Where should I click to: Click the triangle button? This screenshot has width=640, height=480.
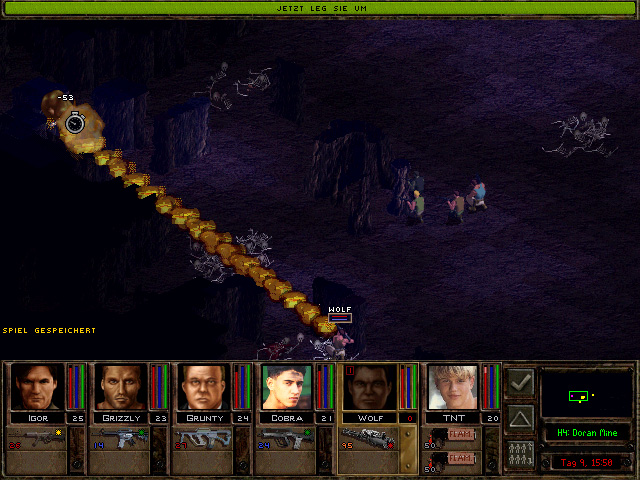click(520, 417)
